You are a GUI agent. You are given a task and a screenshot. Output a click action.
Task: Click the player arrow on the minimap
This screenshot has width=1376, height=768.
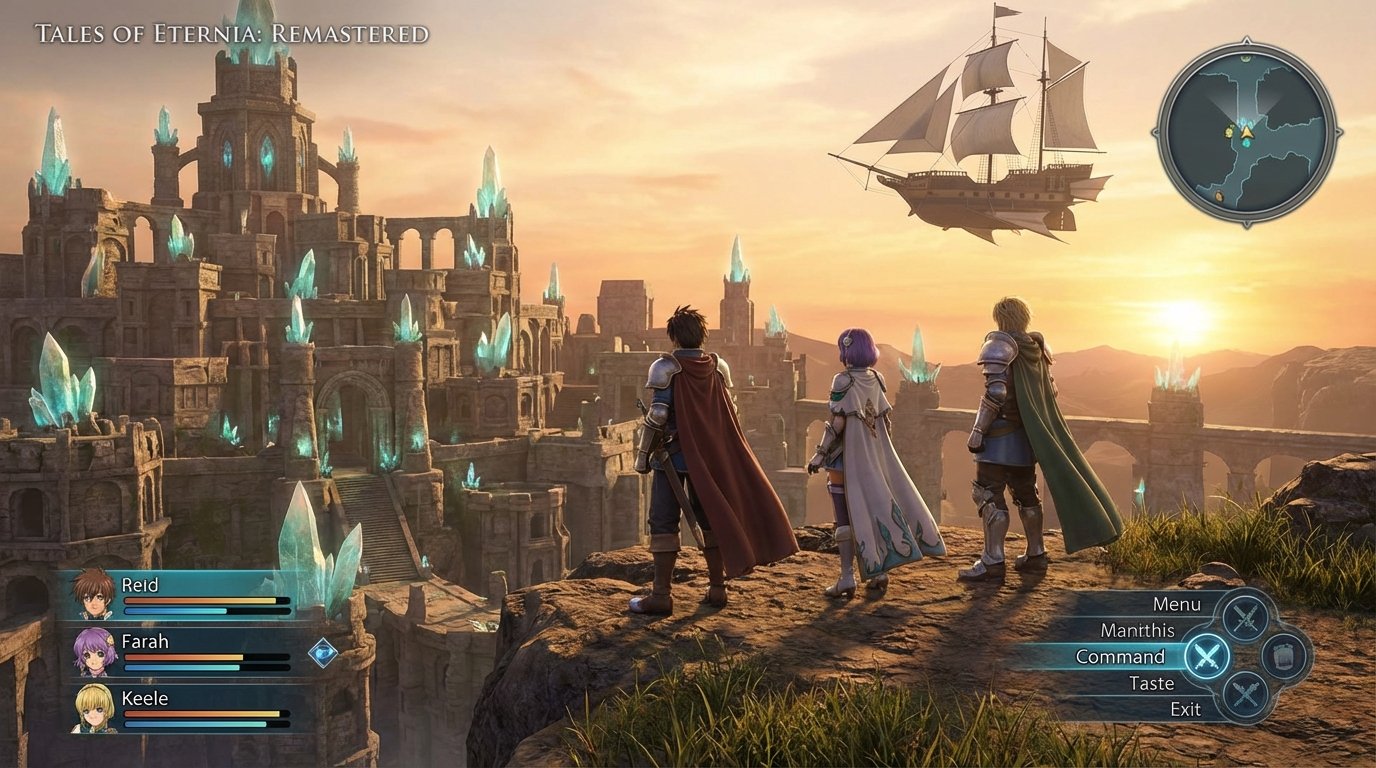[1246, 132]
